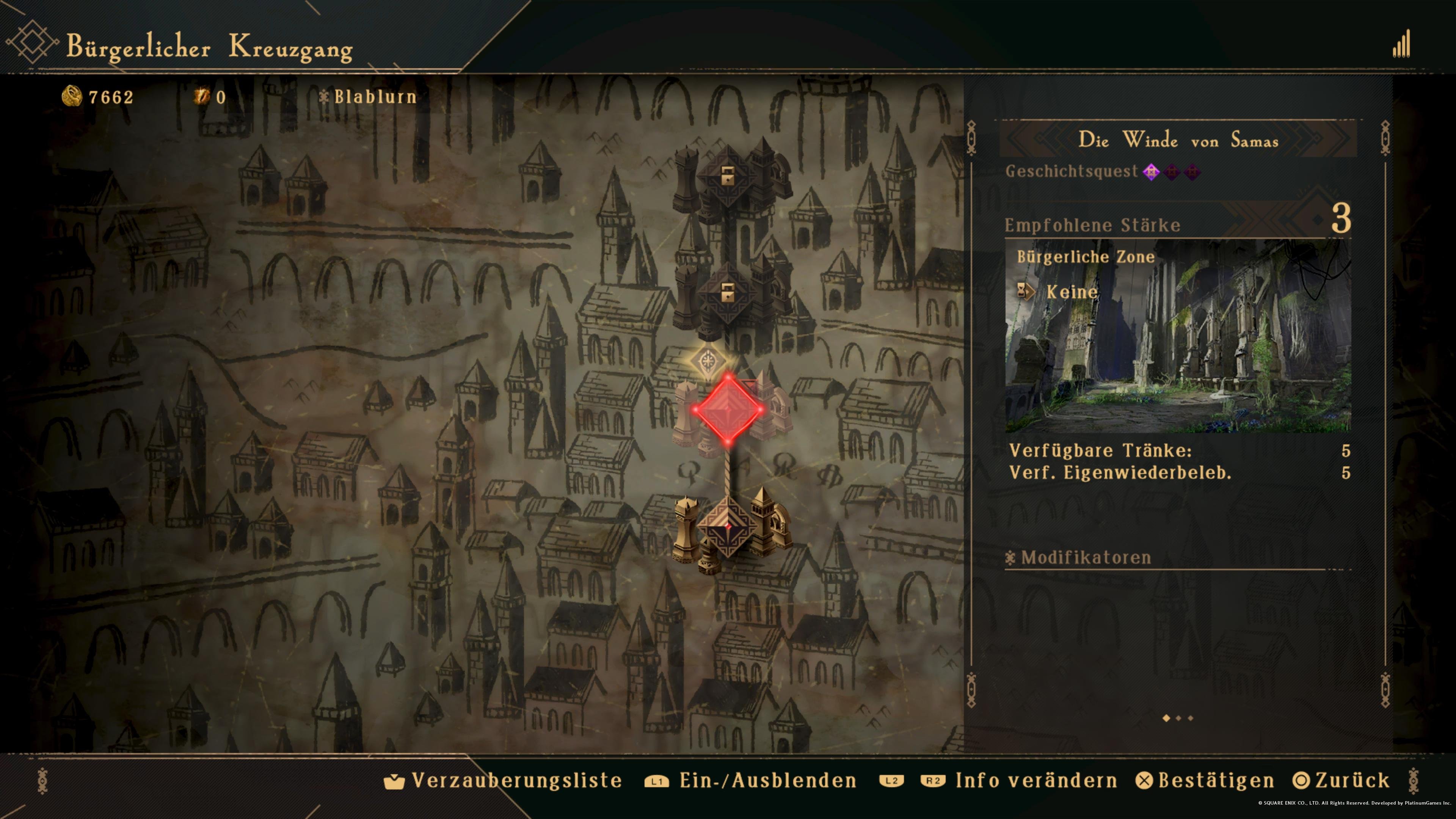Viewport: 1456px width, 819px height.
Task: Click the quest title Die Winde von Samas
Action: pyautogui.click(x=1178, y=140)
